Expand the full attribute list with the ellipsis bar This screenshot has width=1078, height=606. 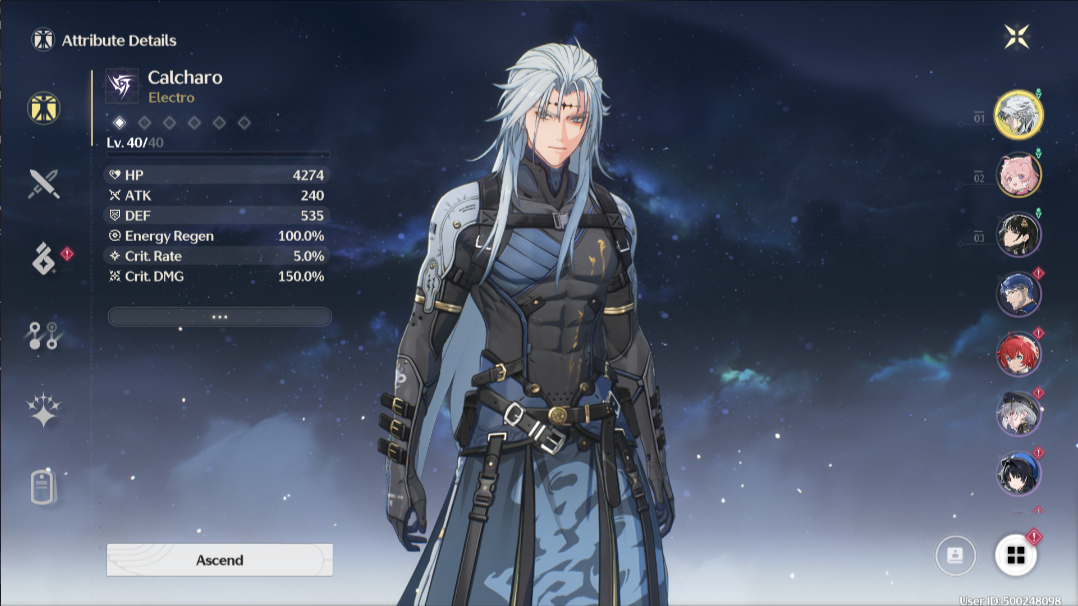pyautogui.click(x=219, y=317)
